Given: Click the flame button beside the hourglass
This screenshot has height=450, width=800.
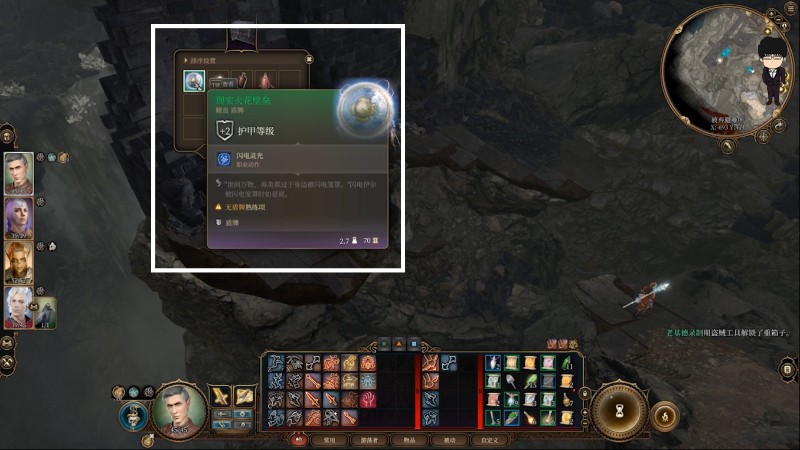Looking at the screenshot, I should pos(665,414).
